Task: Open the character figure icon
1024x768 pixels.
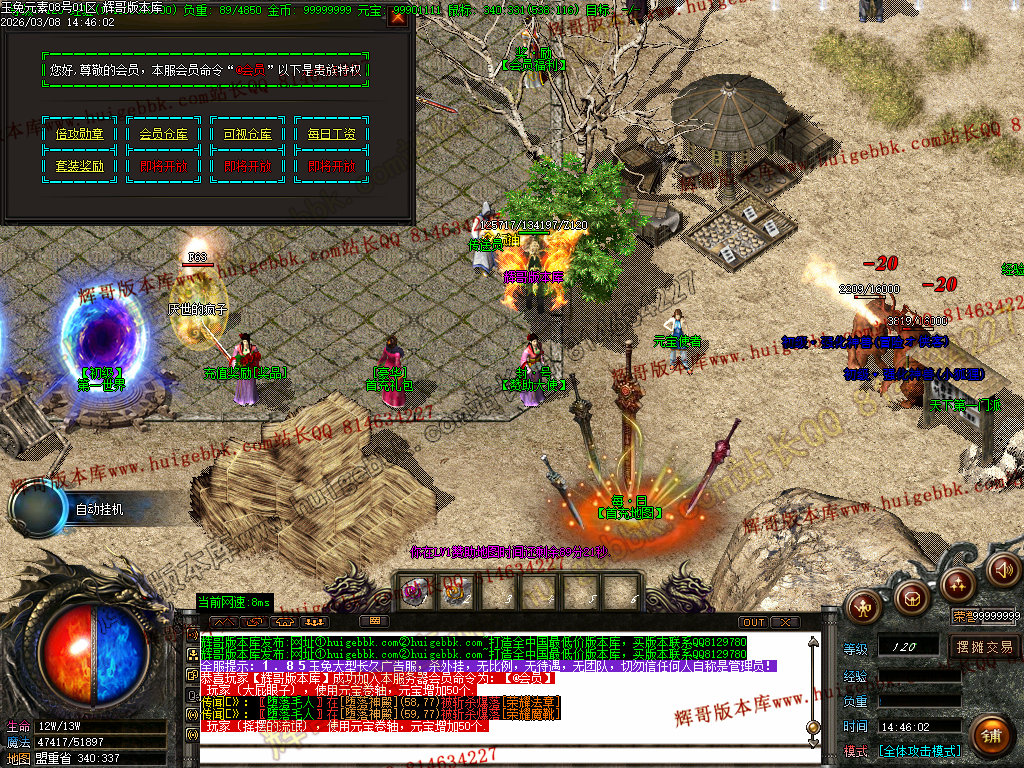Action: 863,606
